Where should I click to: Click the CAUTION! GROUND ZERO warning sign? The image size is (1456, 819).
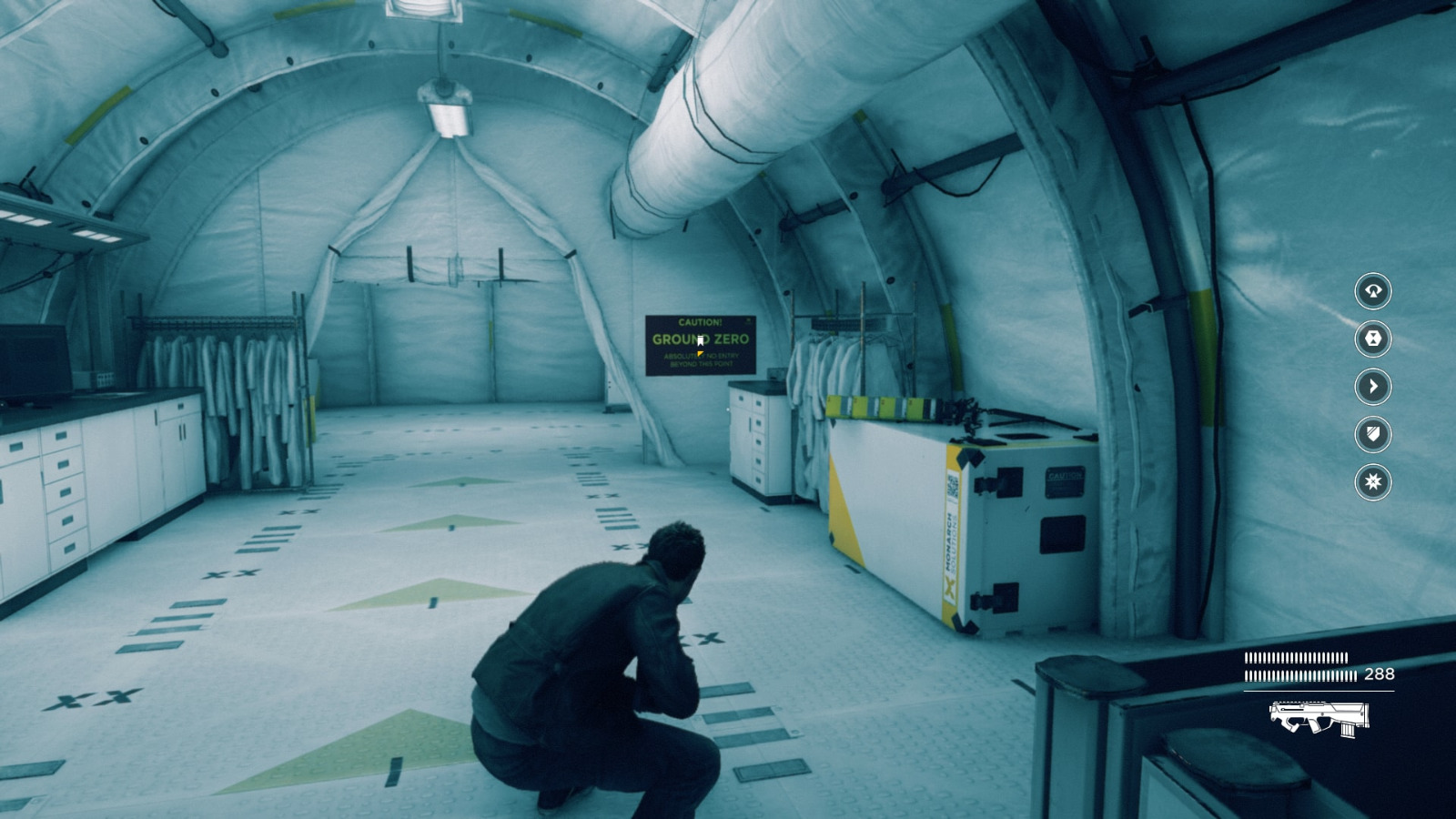click(x=701, y=344)
